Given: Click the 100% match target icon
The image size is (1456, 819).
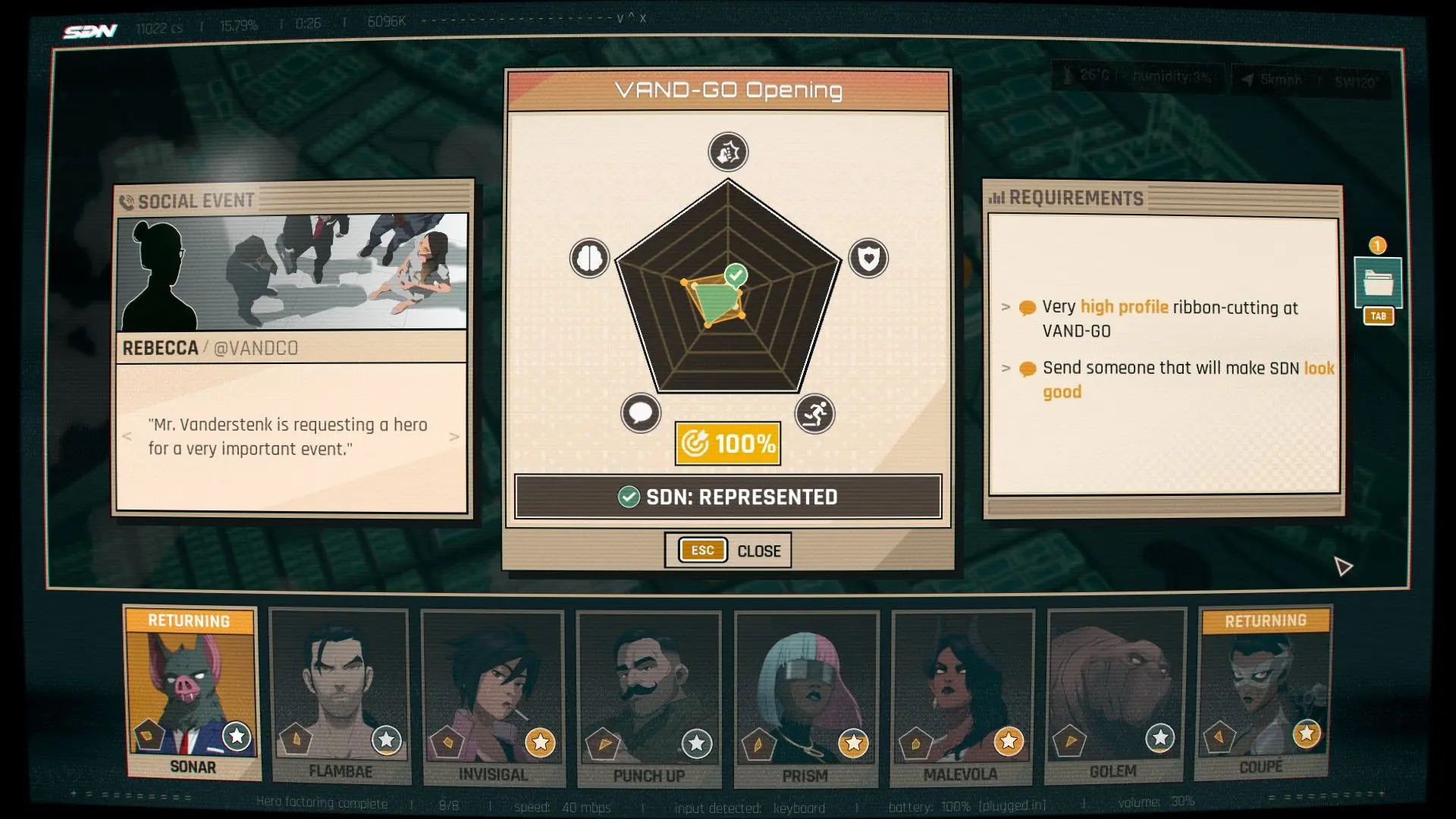Looking at the screenshot, I should click(x=726, y=442).
